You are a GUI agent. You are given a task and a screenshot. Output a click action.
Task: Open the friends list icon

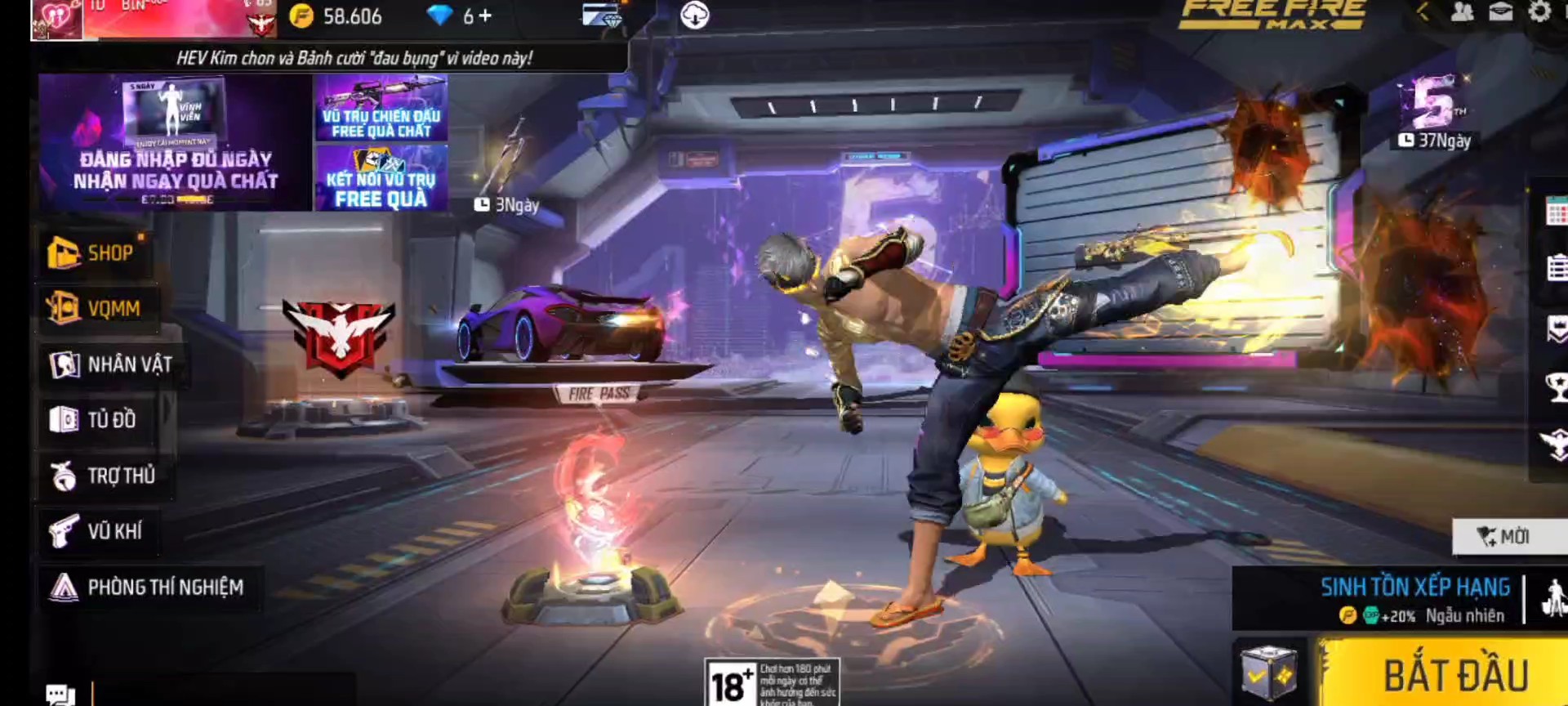[1462, 12]
